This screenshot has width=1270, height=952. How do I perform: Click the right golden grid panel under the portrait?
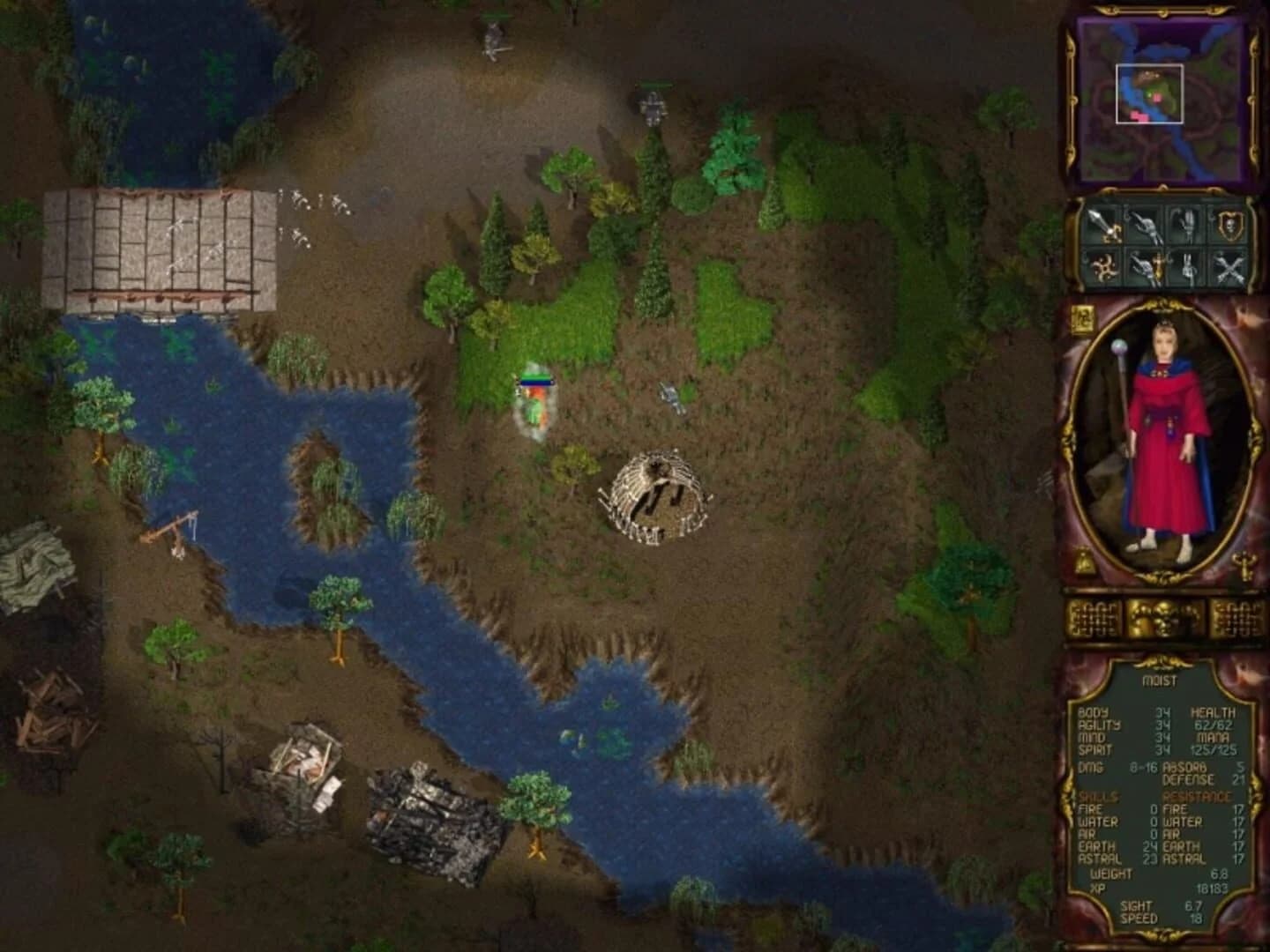pos(1236,618)
